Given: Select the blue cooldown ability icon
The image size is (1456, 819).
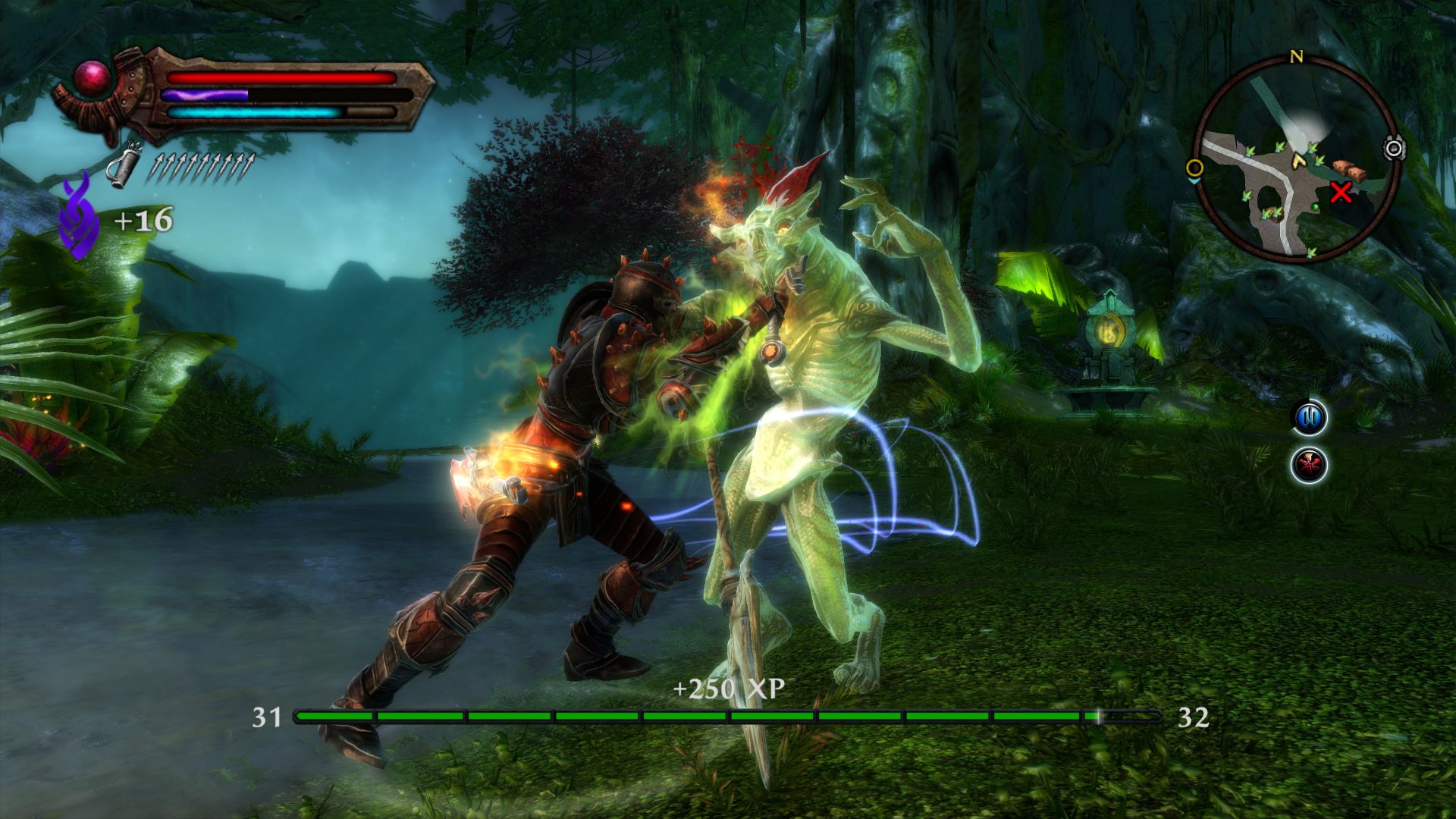Looking at the screenshot, I should pos(1309,416).
